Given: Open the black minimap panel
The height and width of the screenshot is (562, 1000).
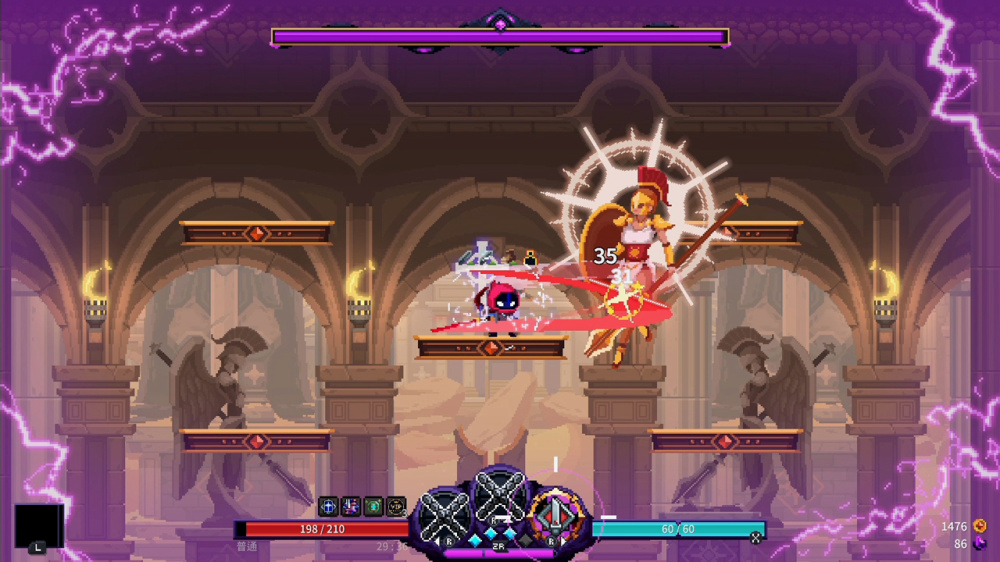Looking at the screenshot, I should point(38,526).
